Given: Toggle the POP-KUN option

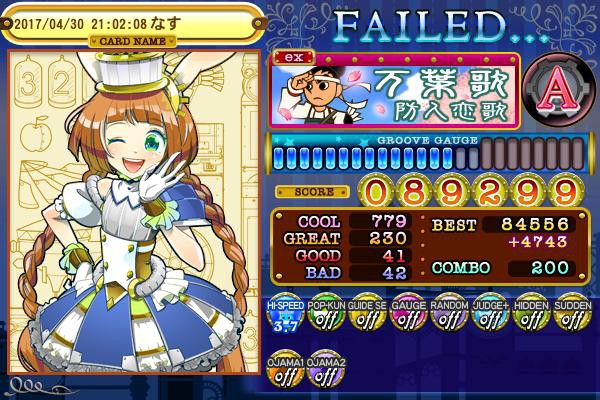Looking at the screenshot, I should pos(321,317).
